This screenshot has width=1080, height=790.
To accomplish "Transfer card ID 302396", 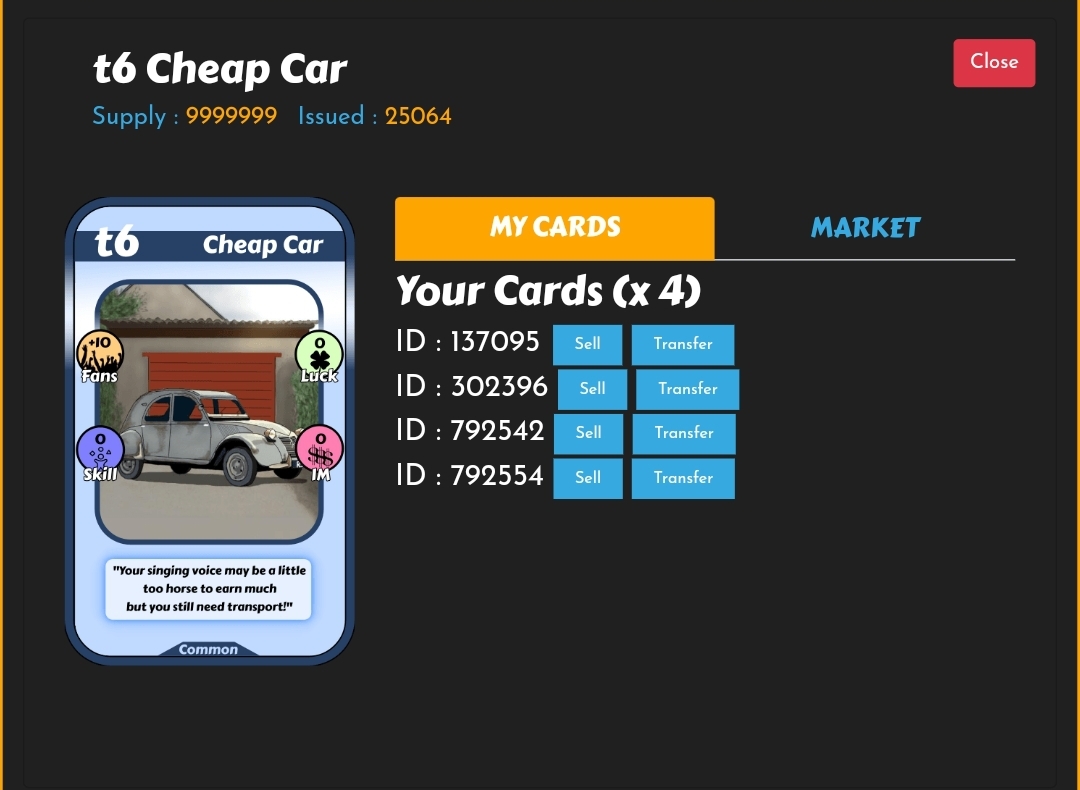I will coord(688,389).
